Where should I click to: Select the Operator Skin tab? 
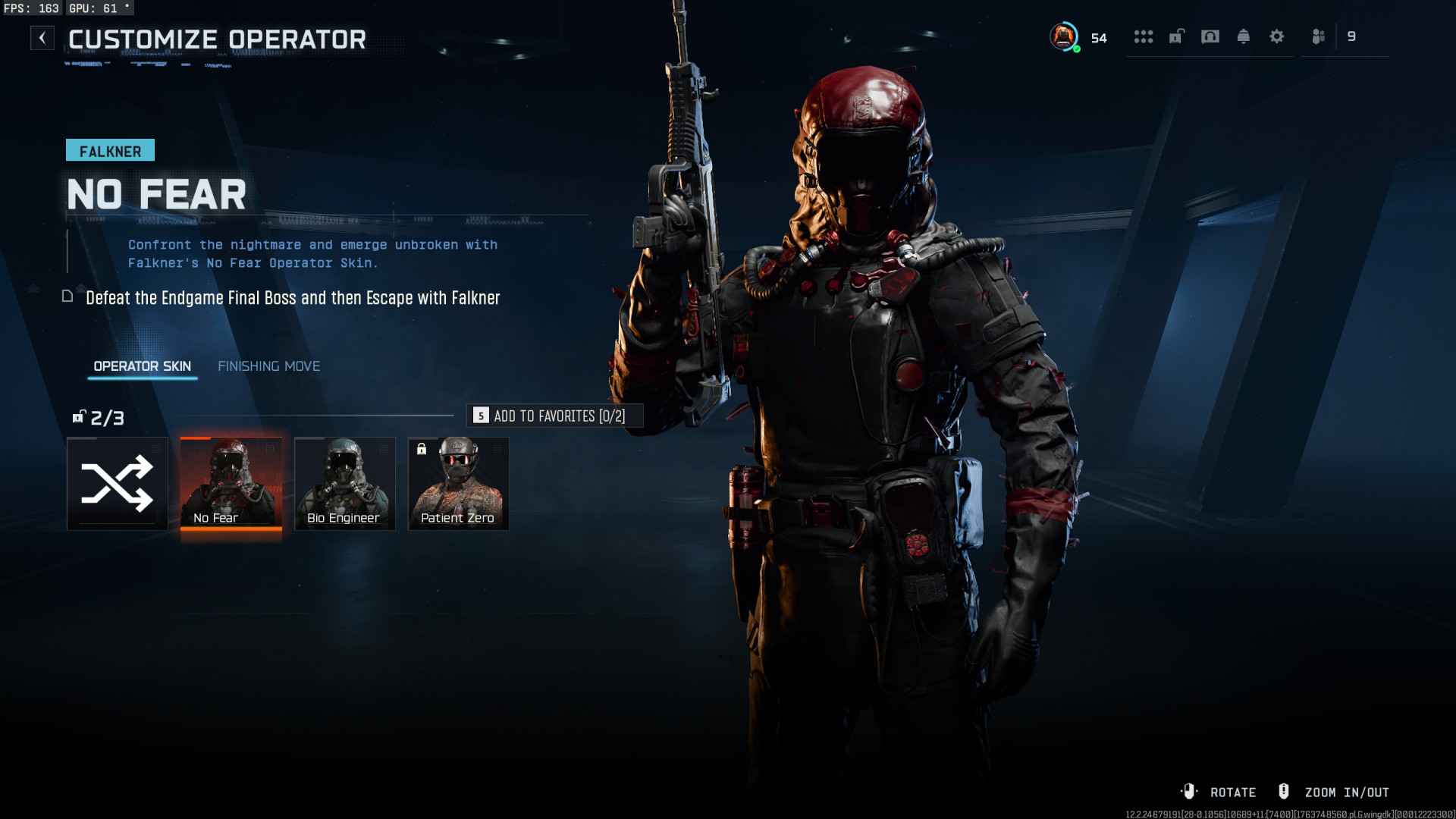(142, 366)
